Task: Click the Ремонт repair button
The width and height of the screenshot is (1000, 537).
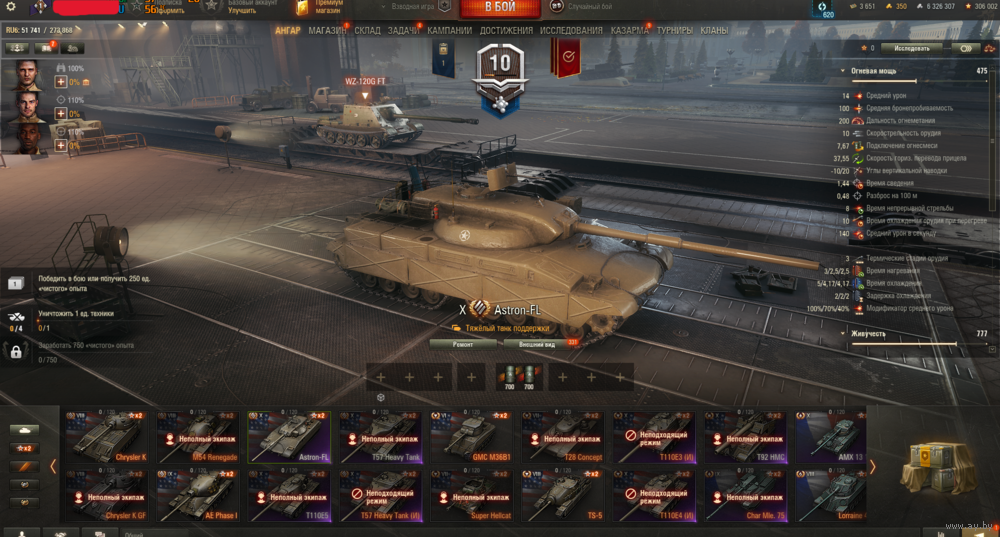Action: (x=463, y=343)
